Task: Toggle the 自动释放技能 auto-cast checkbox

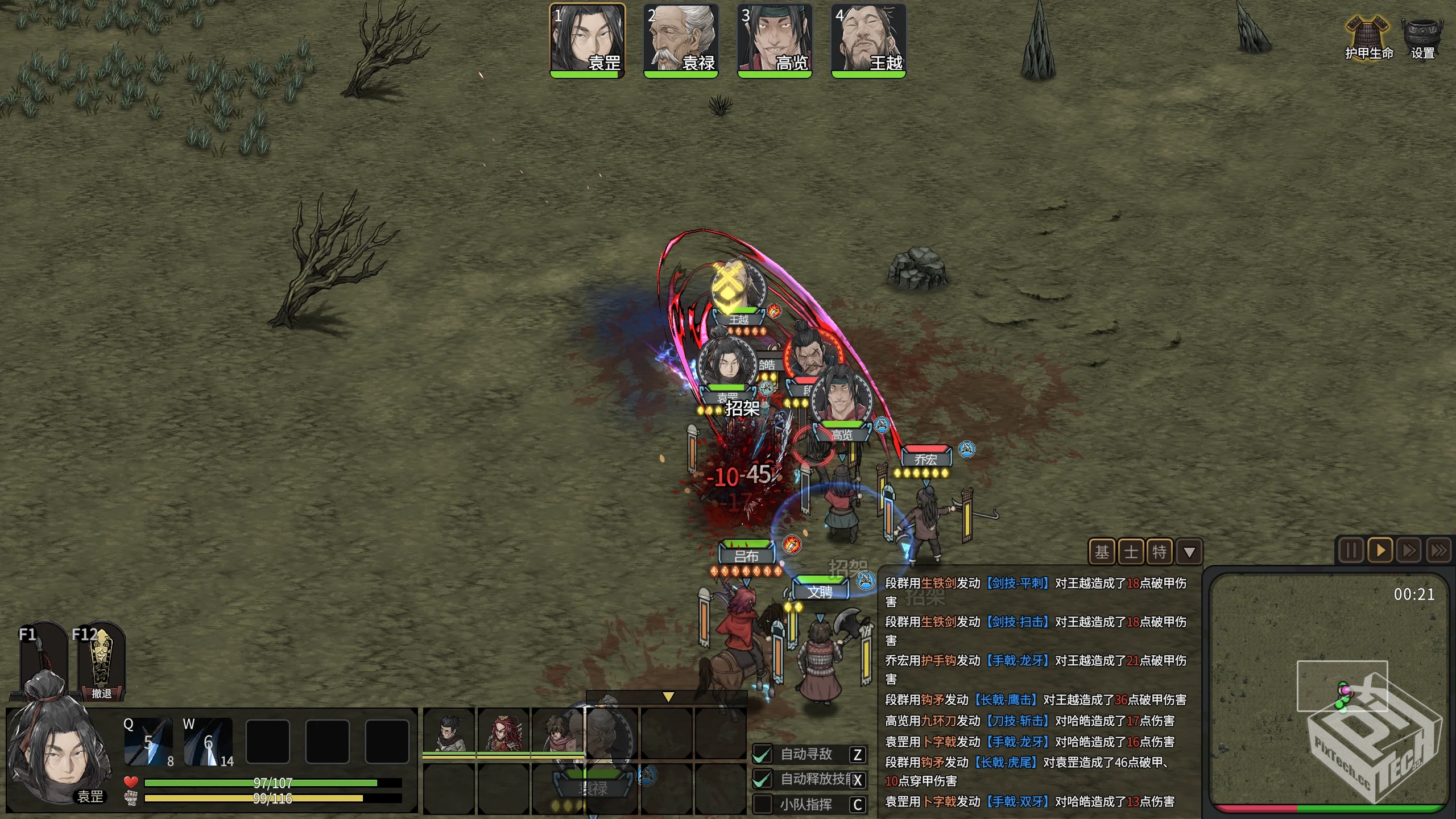Action: [x=762, y=779]
